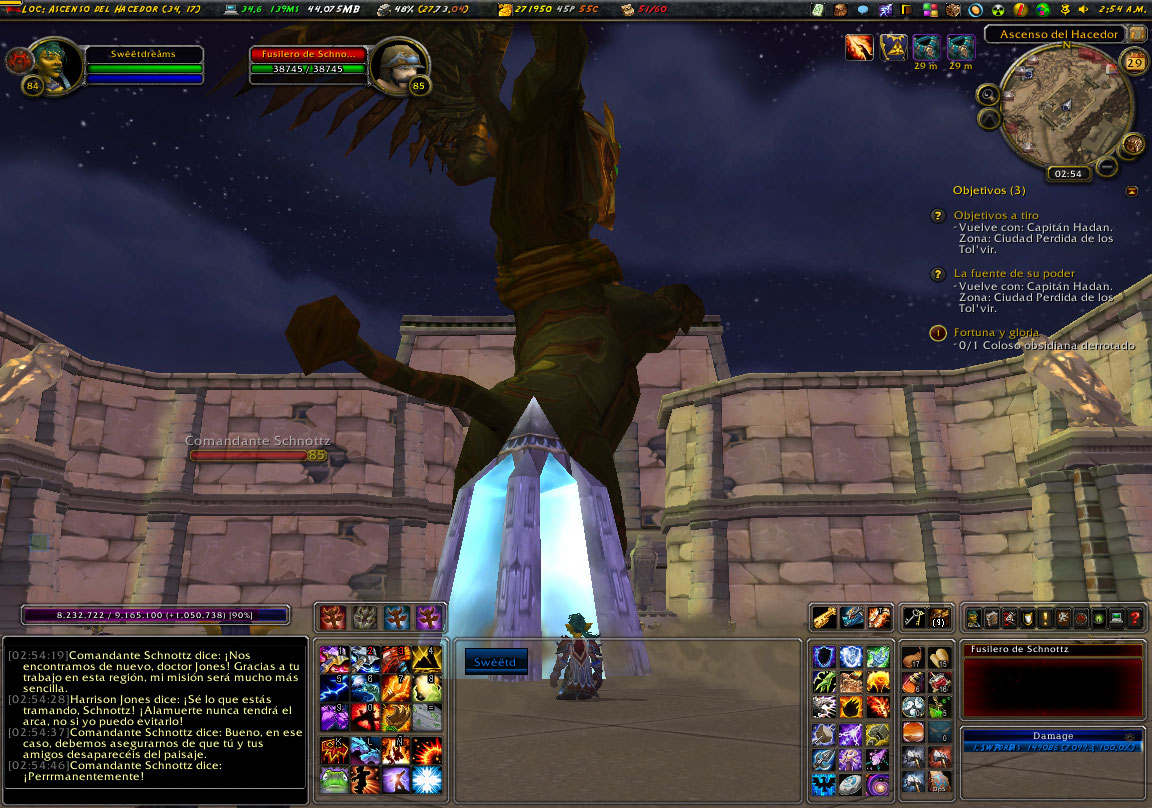Open the golden keyring slot
This screenshot has height=808, width=1152.
pyautogui.click(x=912, y=617)
